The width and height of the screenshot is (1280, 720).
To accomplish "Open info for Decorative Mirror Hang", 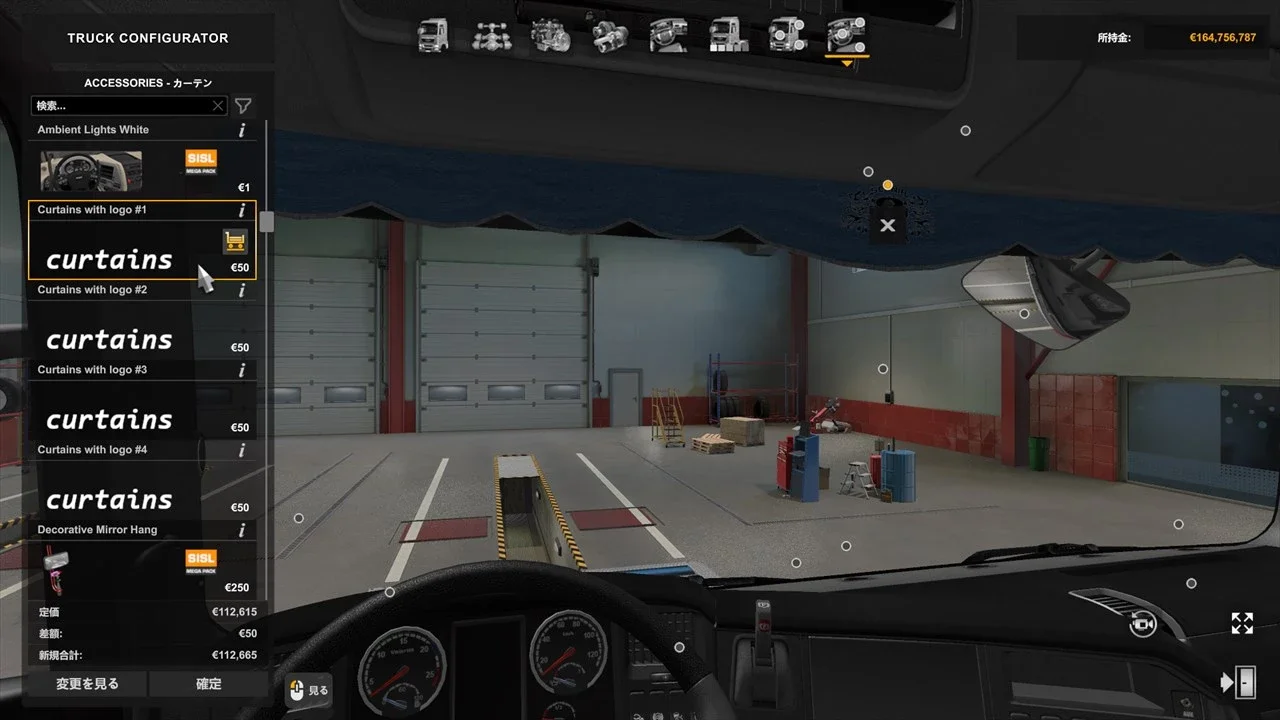I will point(241,530).
